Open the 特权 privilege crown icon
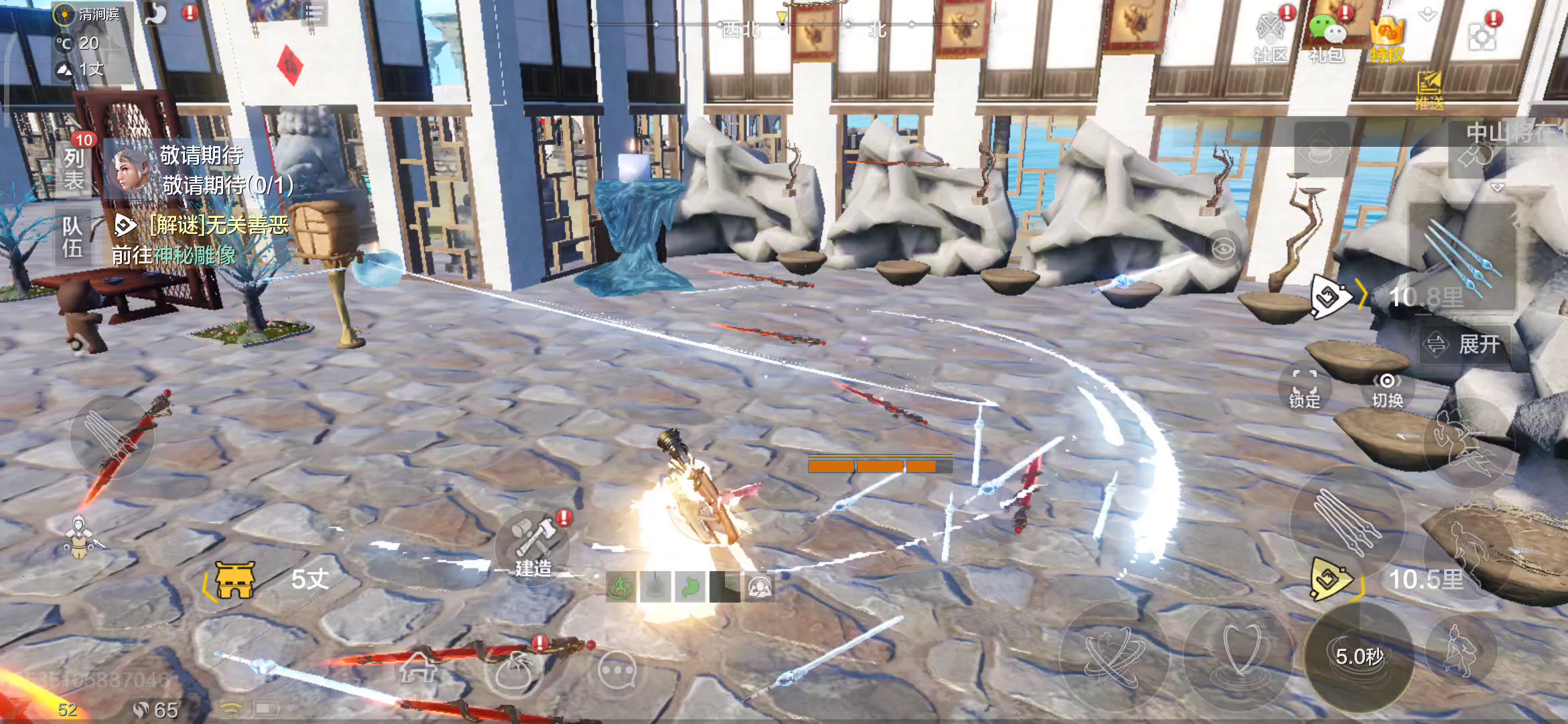 pyautogui.click(x=1386, y=39)
